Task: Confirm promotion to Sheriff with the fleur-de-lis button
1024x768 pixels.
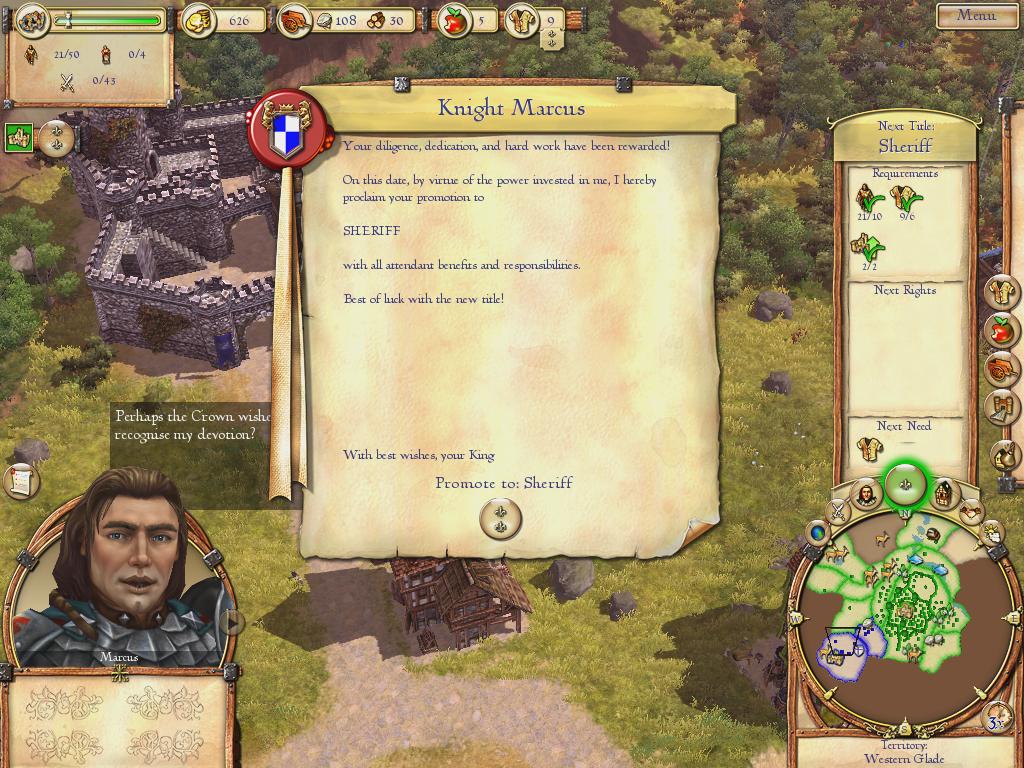Action: pyautogui.click(x=500, y=518)
